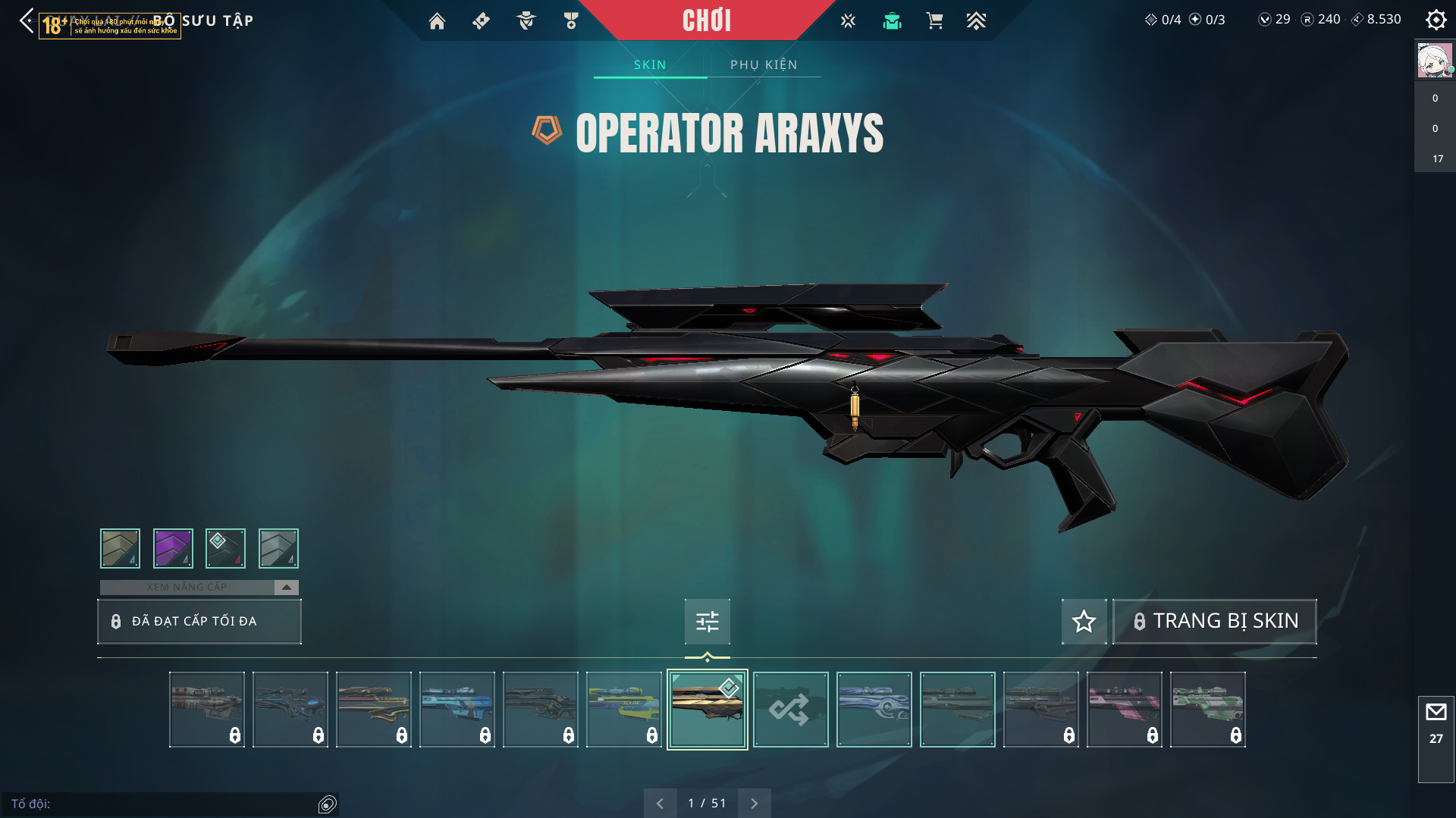1456x818 pixels.
Task: Open the settings gear
Action: (x=1436, y=20)
